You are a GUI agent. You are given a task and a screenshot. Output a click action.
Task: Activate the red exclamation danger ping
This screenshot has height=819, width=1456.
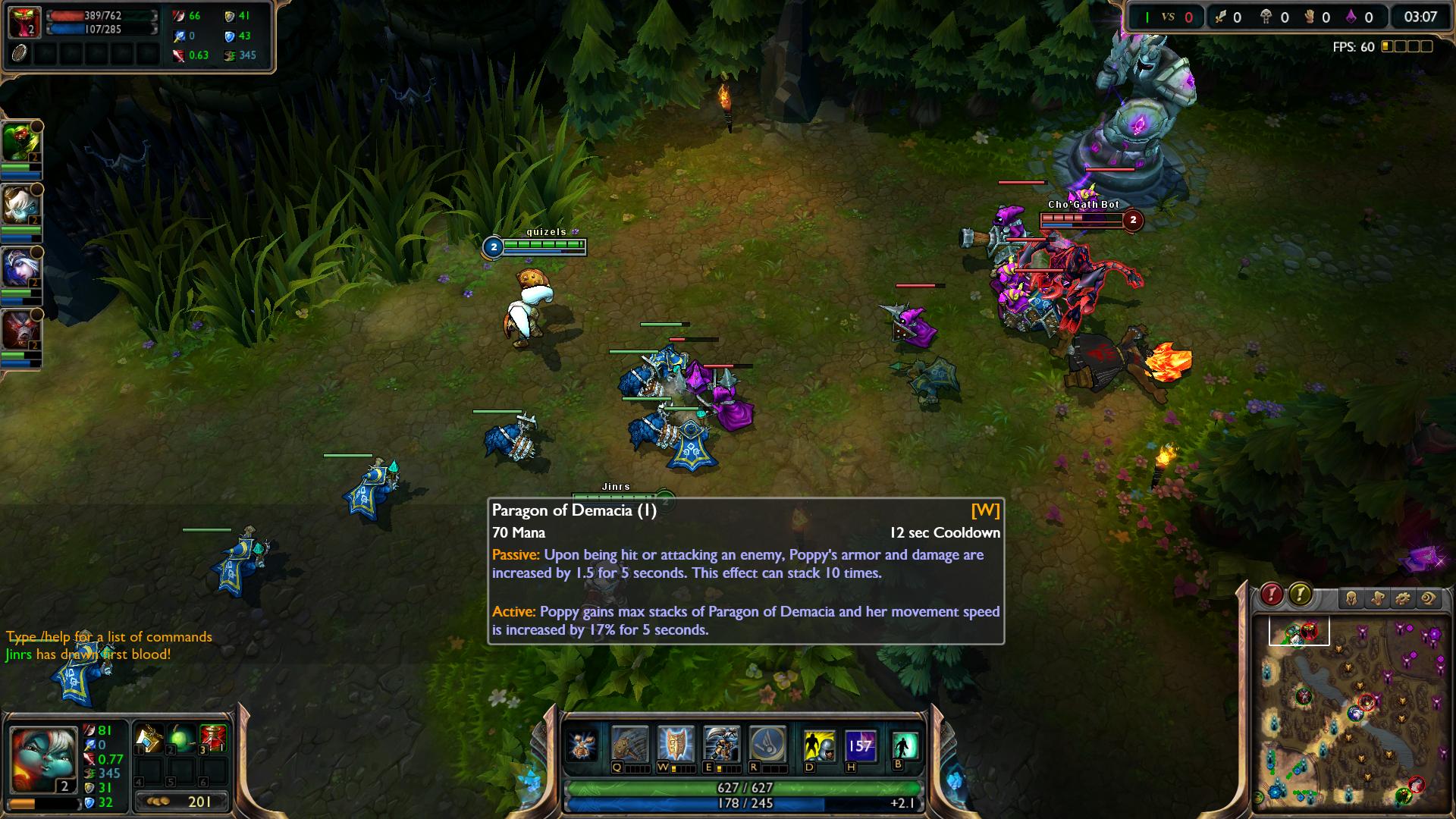[1272, 595]
